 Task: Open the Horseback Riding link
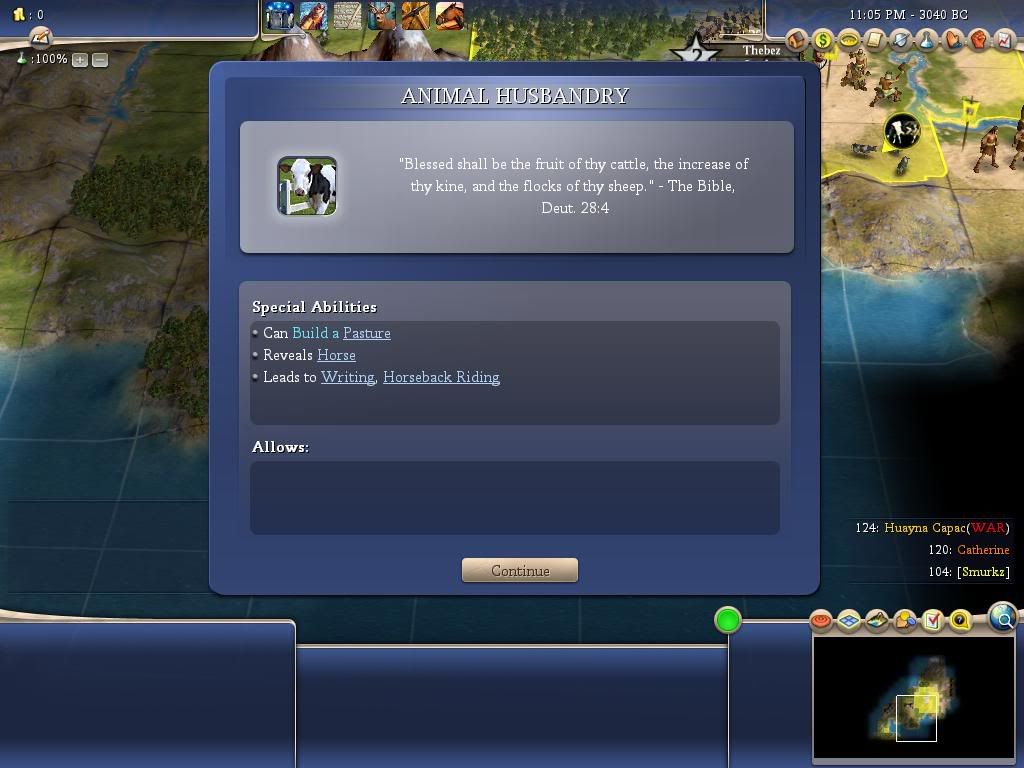(441, 377)
